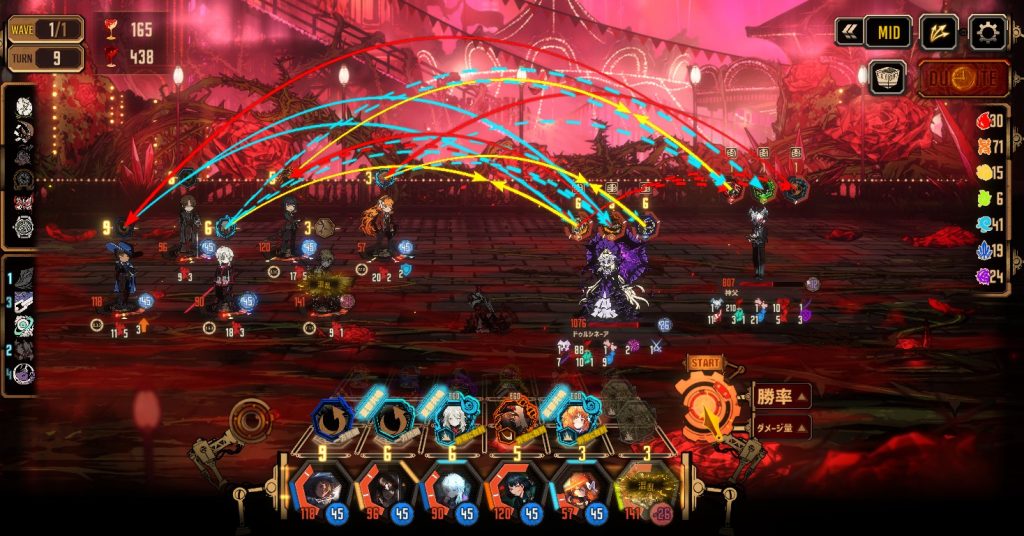1024x536 pixels.
Task: Toggle the yellow clash arrows display
Action: click(939, 33)
